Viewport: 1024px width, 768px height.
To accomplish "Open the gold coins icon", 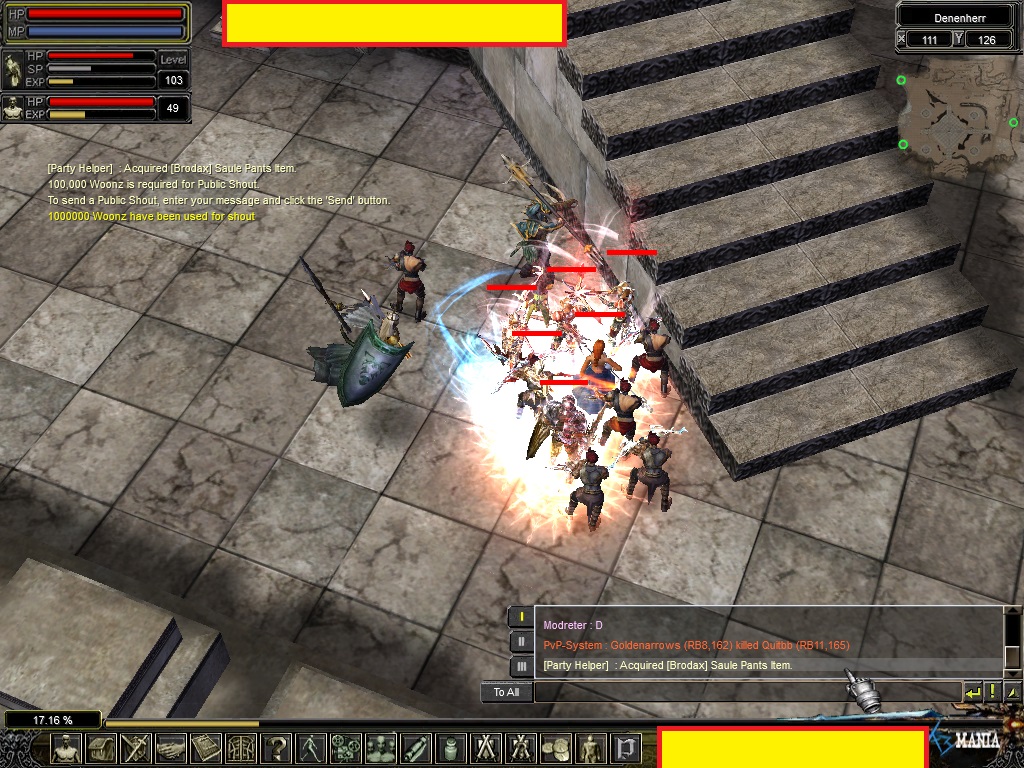I will (x=555, y=748).
